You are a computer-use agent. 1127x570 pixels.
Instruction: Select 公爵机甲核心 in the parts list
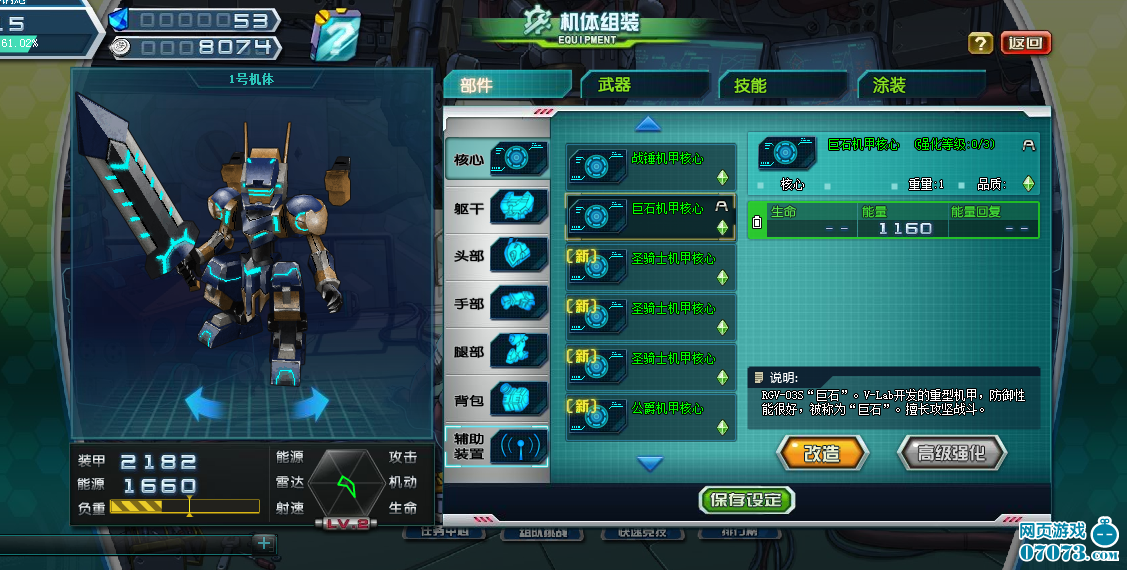coord(651,416)
